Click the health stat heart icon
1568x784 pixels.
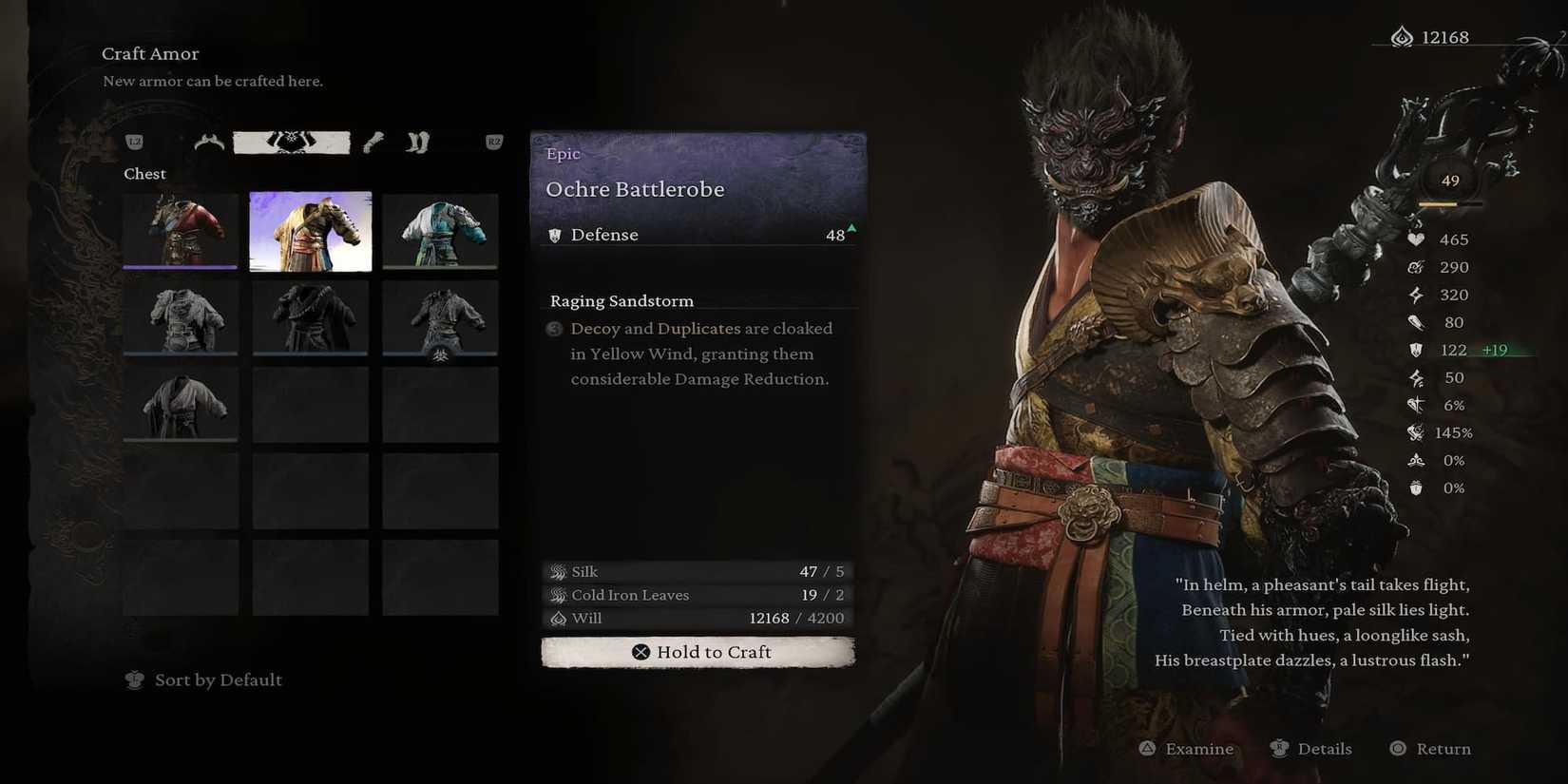point(1417,239)
